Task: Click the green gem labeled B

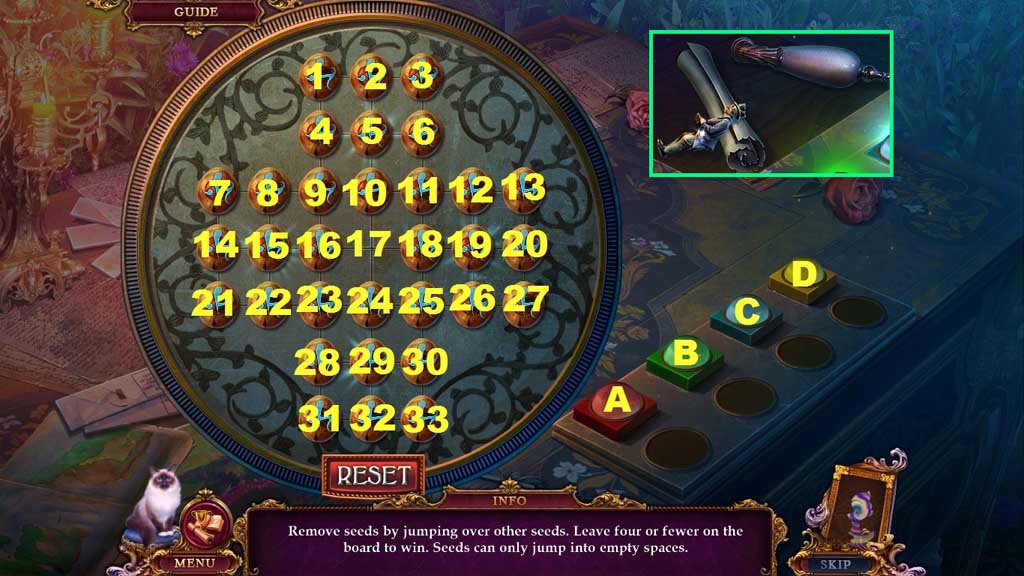Action: [684, 354]
